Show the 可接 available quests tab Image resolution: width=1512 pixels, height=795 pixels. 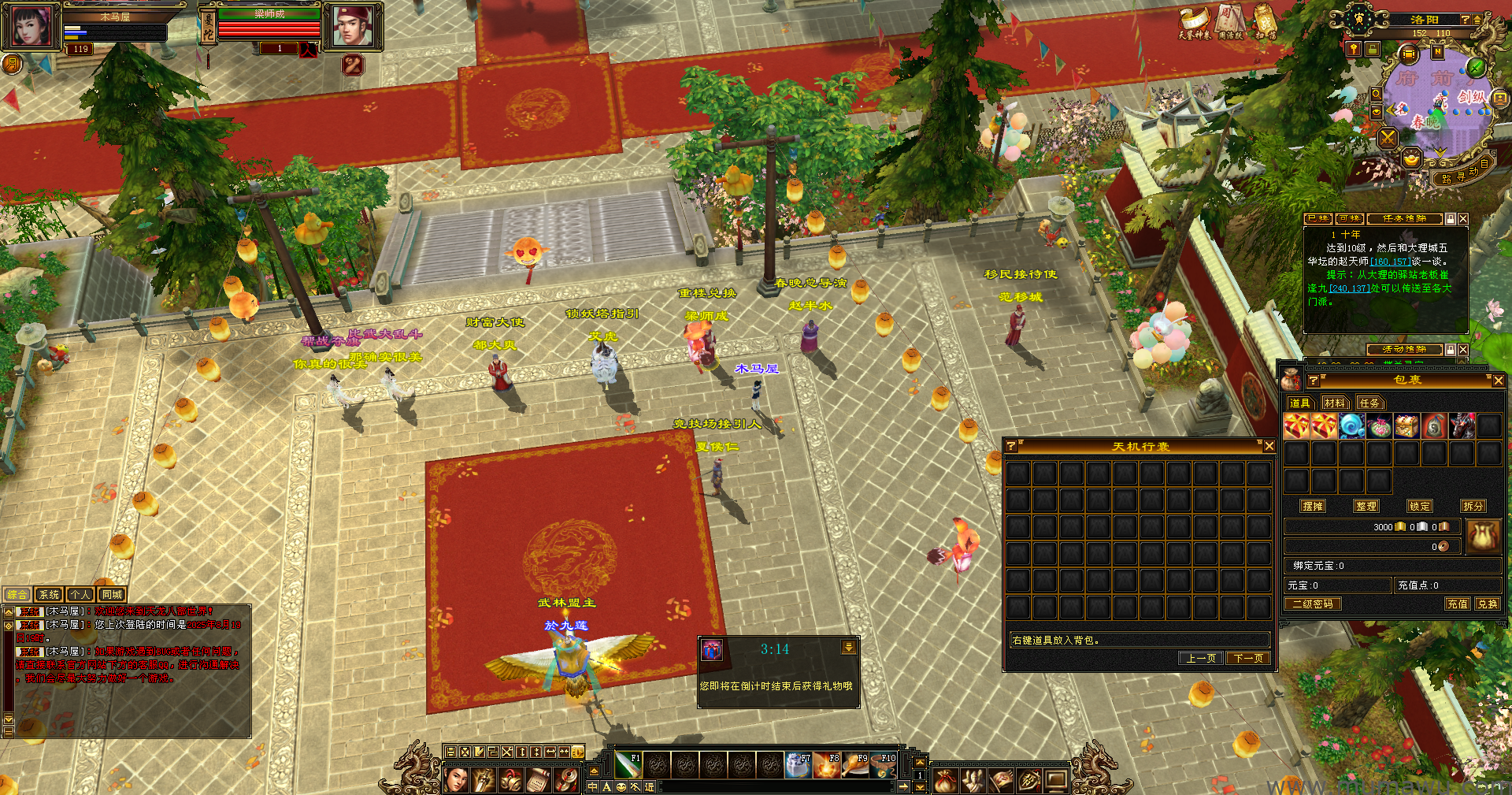[x=1350, y=219]
